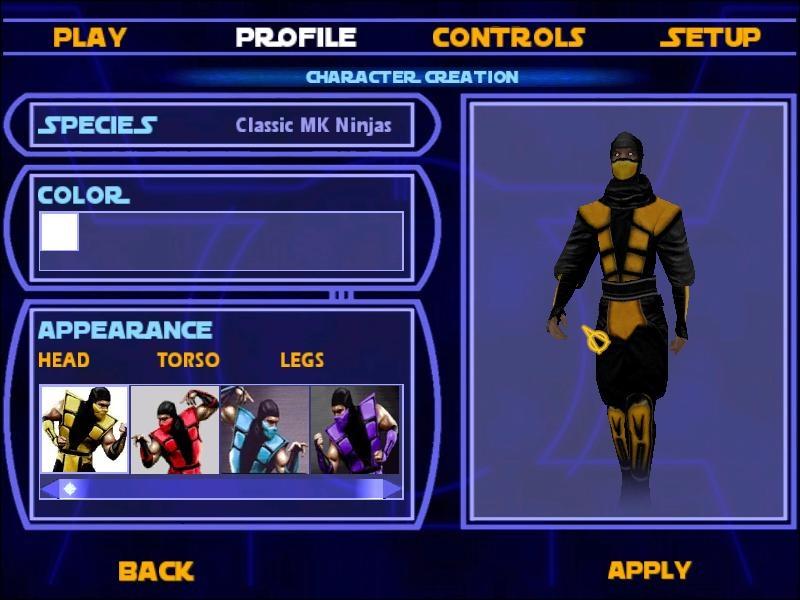Image resolution: width=800 pixels, height=600 pixels.
Task: Select the red ninja thumbnail
Action: click(x=175, y=429)
